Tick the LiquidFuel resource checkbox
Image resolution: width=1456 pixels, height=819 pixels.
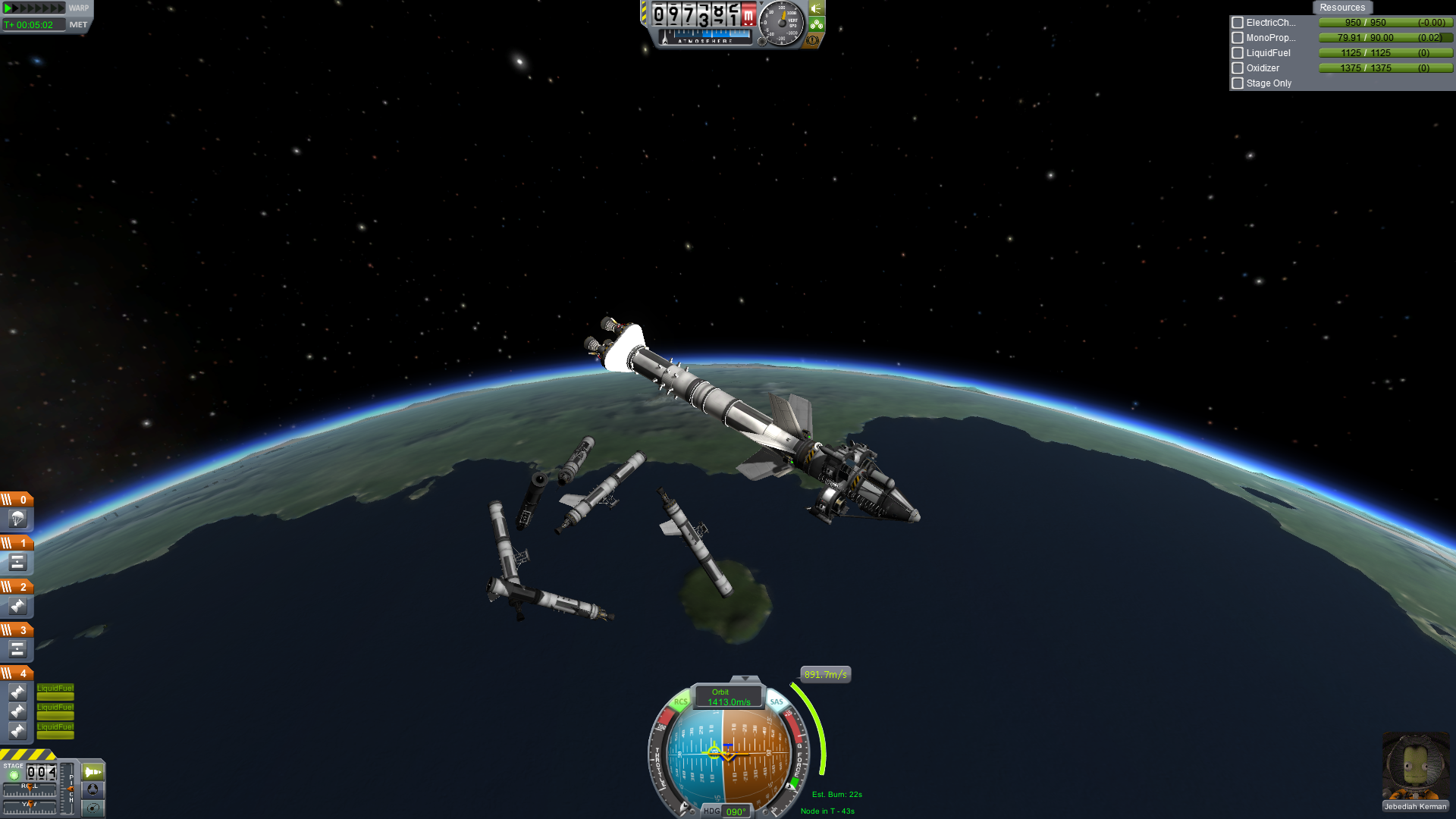(x=1238, y=53)
